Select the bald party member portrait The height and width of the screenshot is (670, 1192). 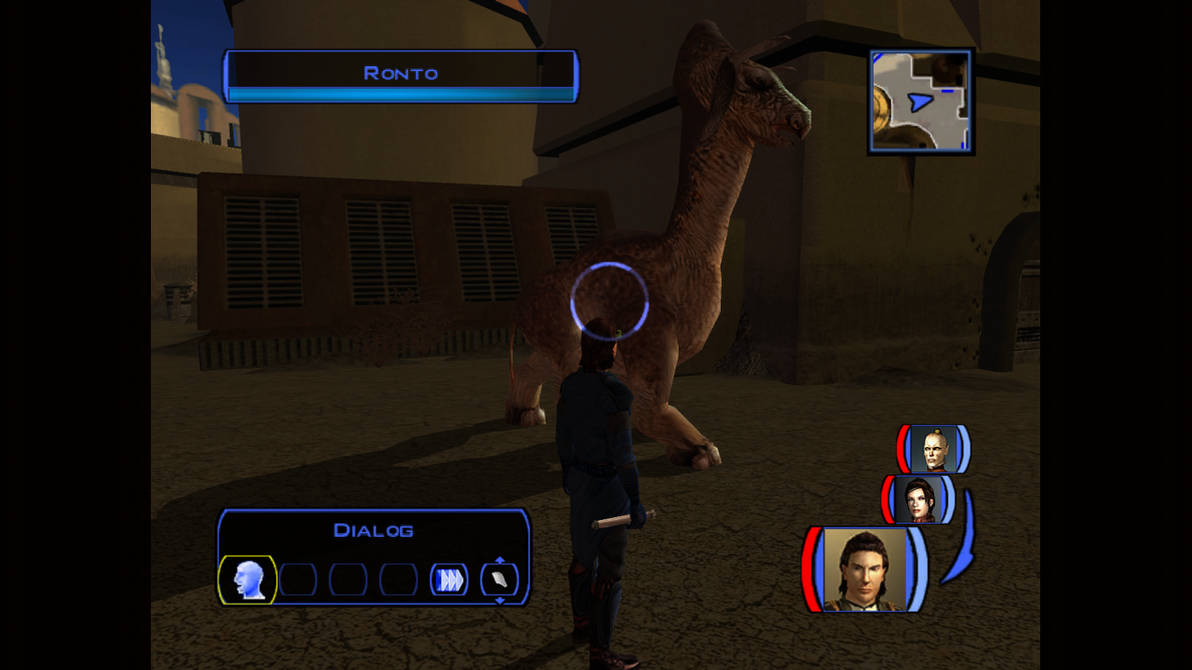coord(933,449)
